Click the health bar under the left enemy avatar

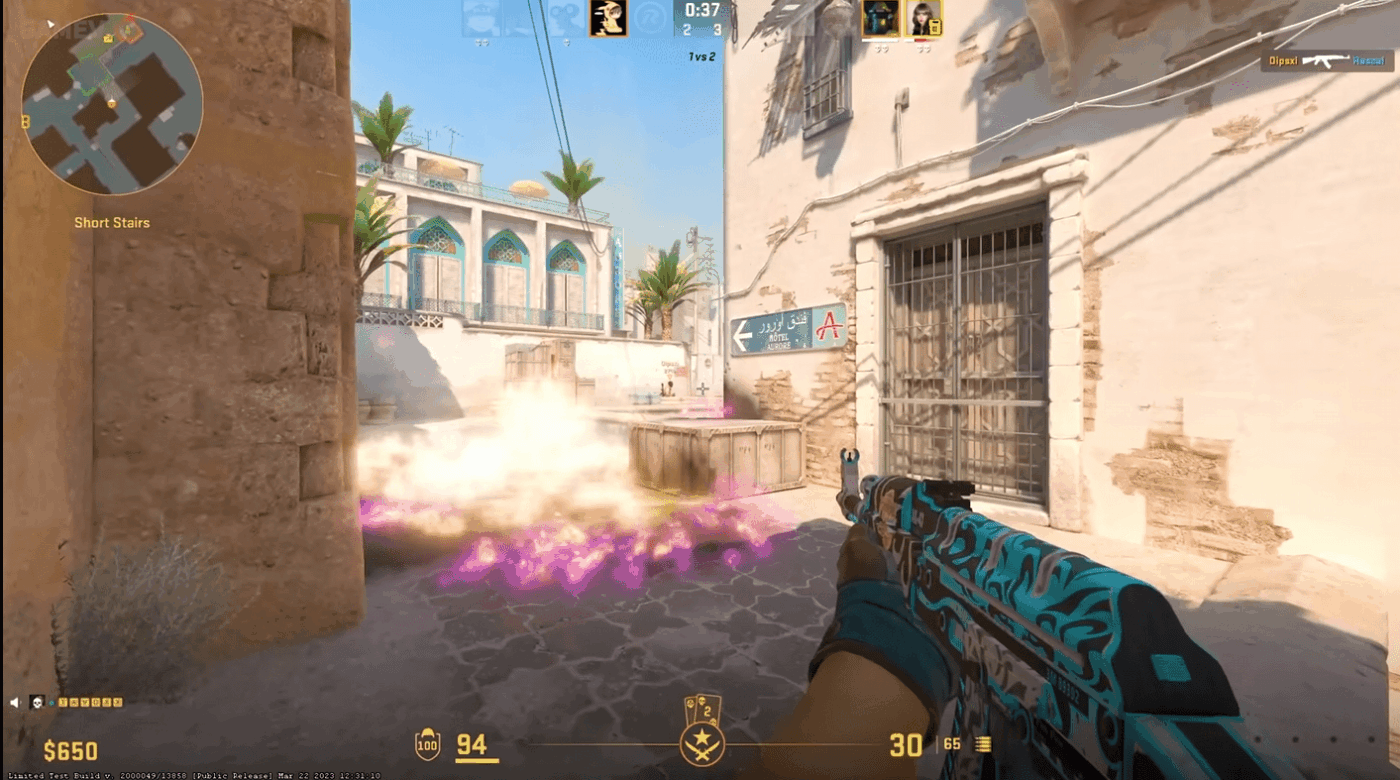[x=878, y=38]
